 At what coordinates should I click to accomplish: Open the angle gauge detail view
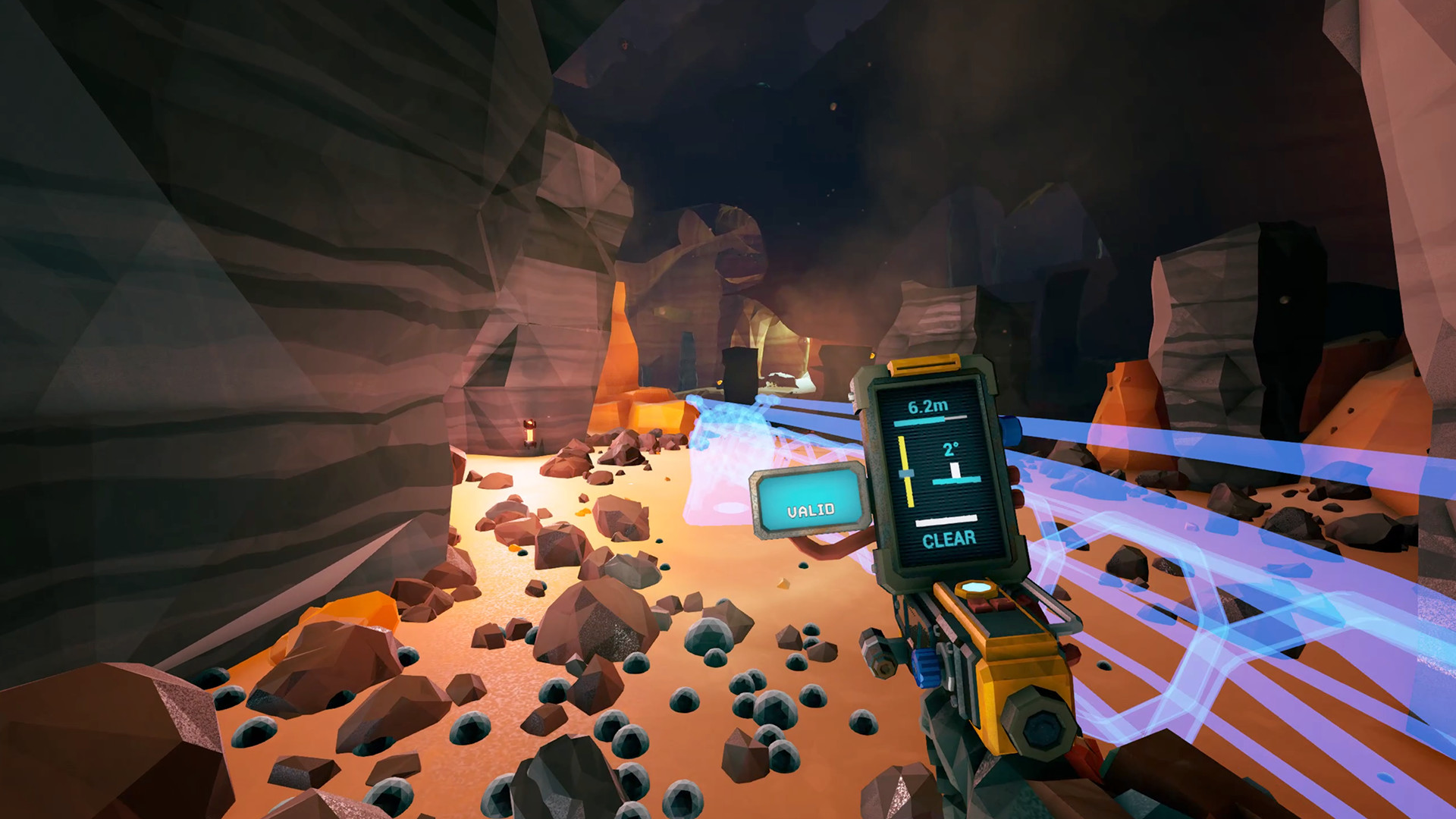point(952,463)
